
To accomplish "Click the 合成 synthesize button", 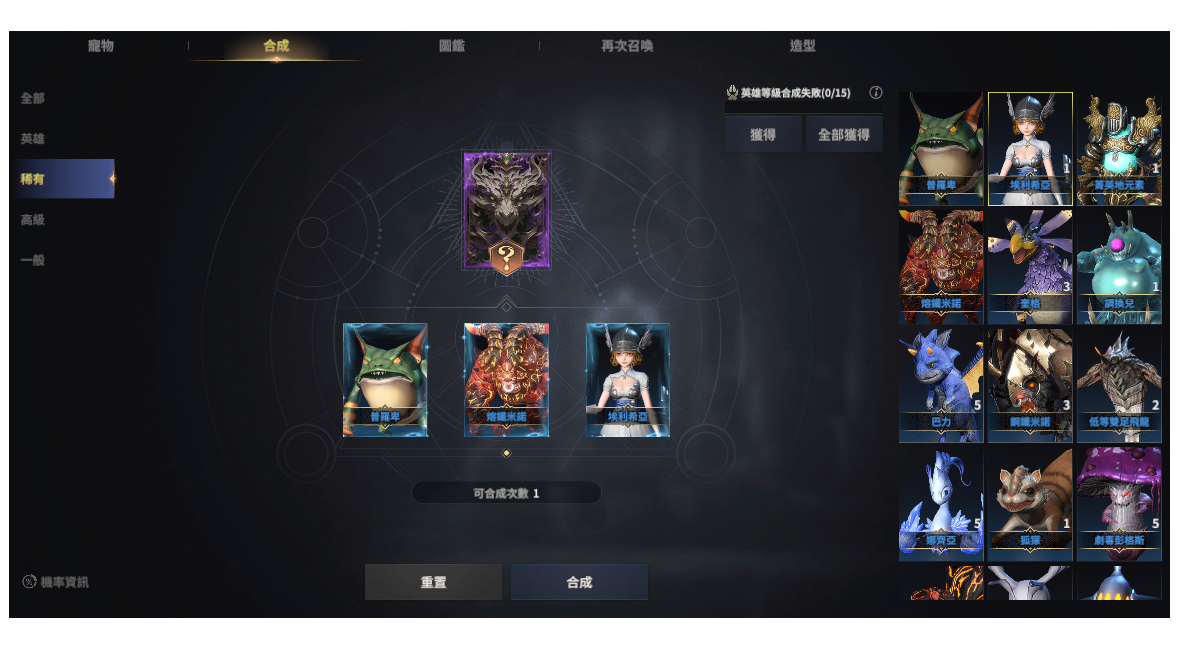I will [x=579, y=582].
